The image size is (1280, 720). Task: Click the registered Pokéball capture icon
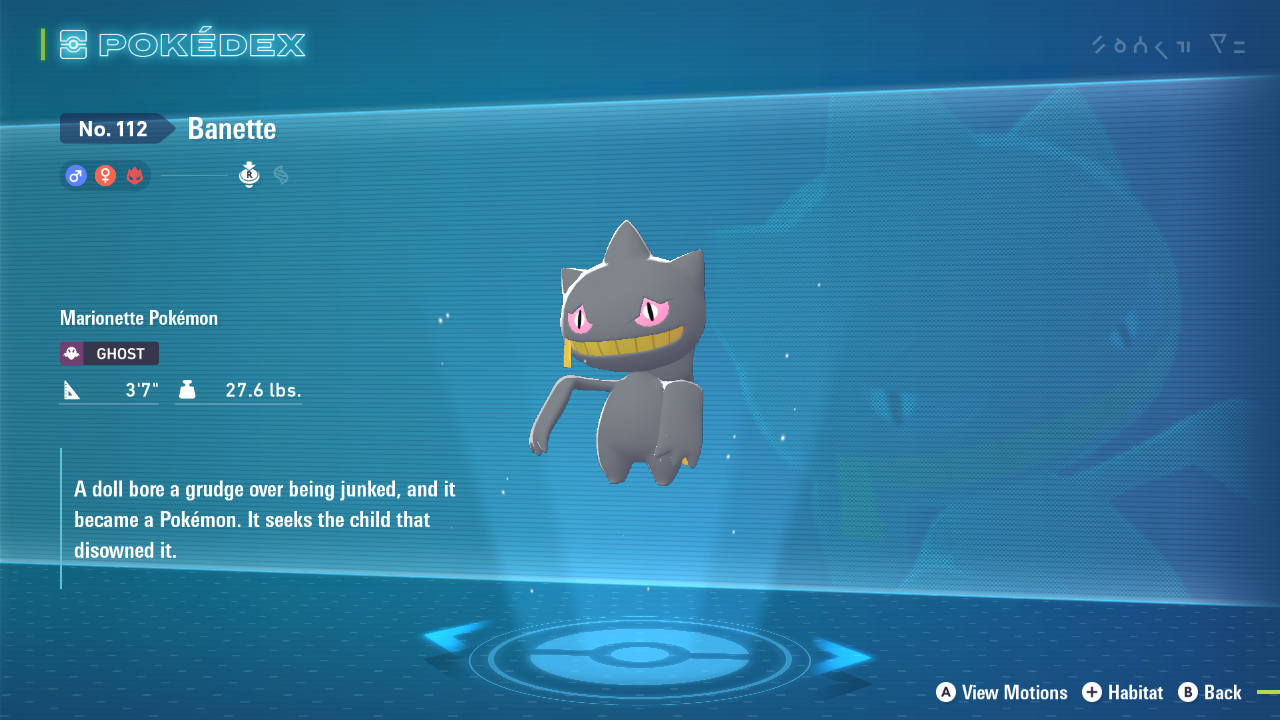[x=248, y=176]
